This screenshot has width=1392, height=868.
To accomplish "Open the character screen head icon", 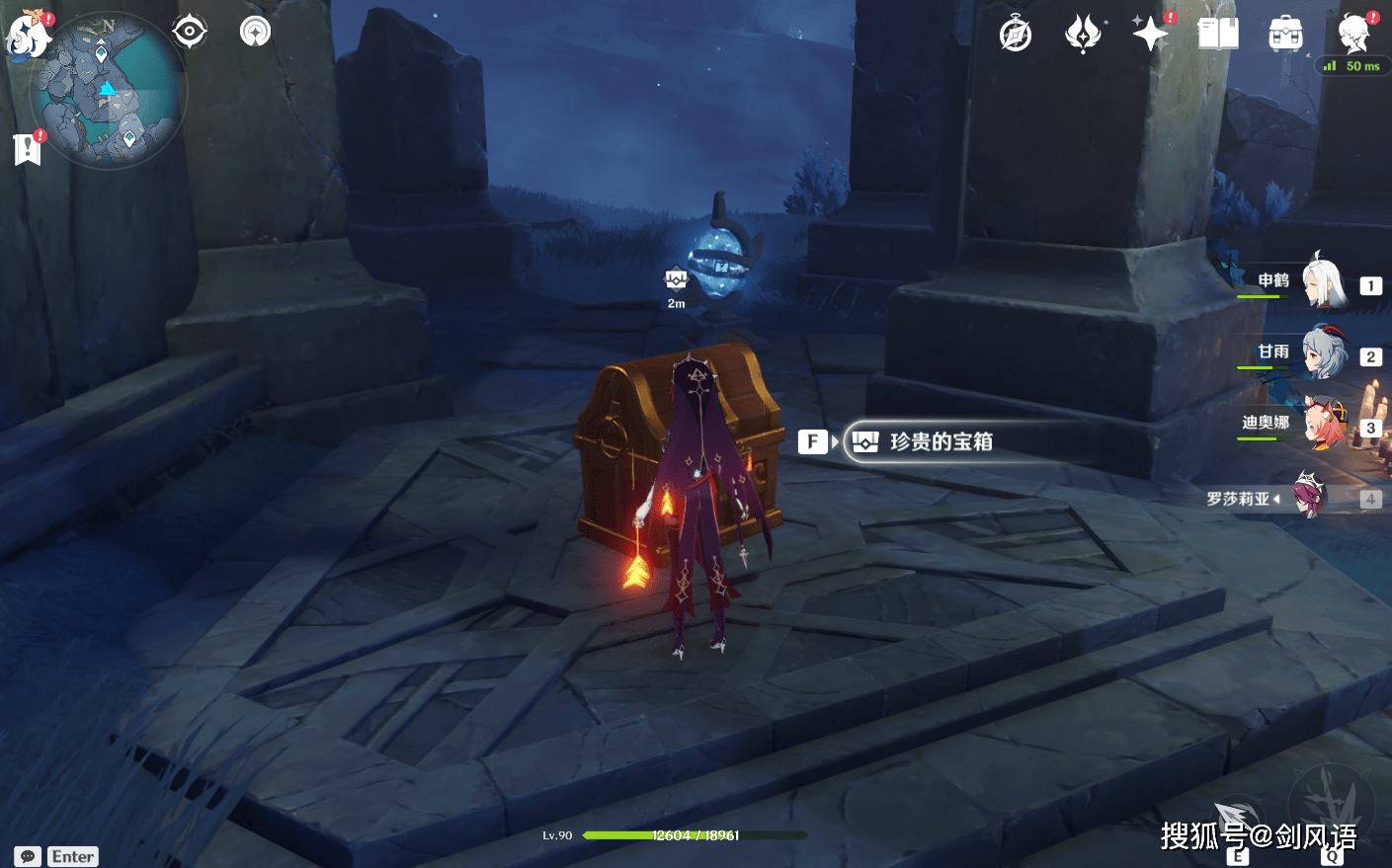I will (x=1353, y=34).
